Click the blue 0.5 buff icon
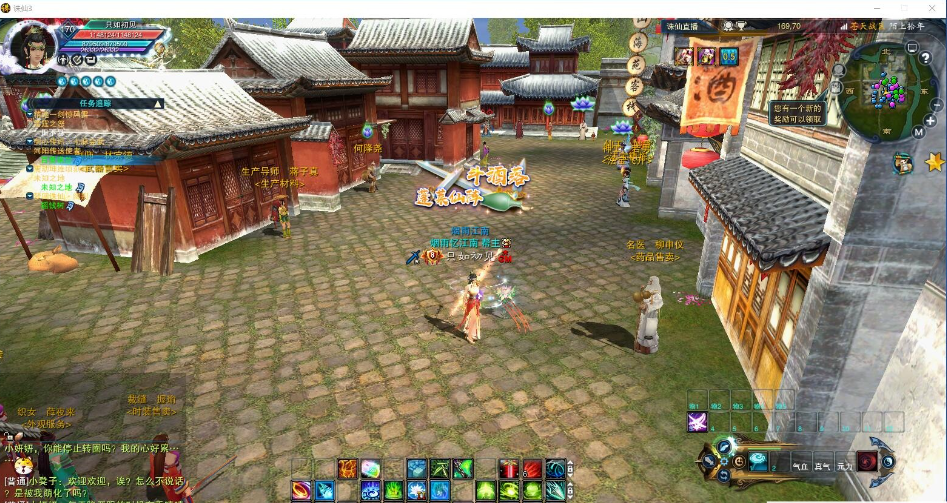 [x=729, y=56]
